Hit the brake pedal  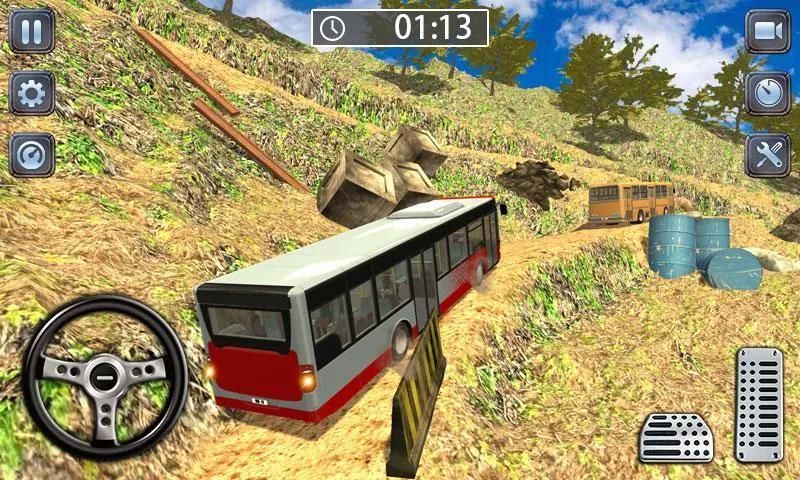pos(676,437)
